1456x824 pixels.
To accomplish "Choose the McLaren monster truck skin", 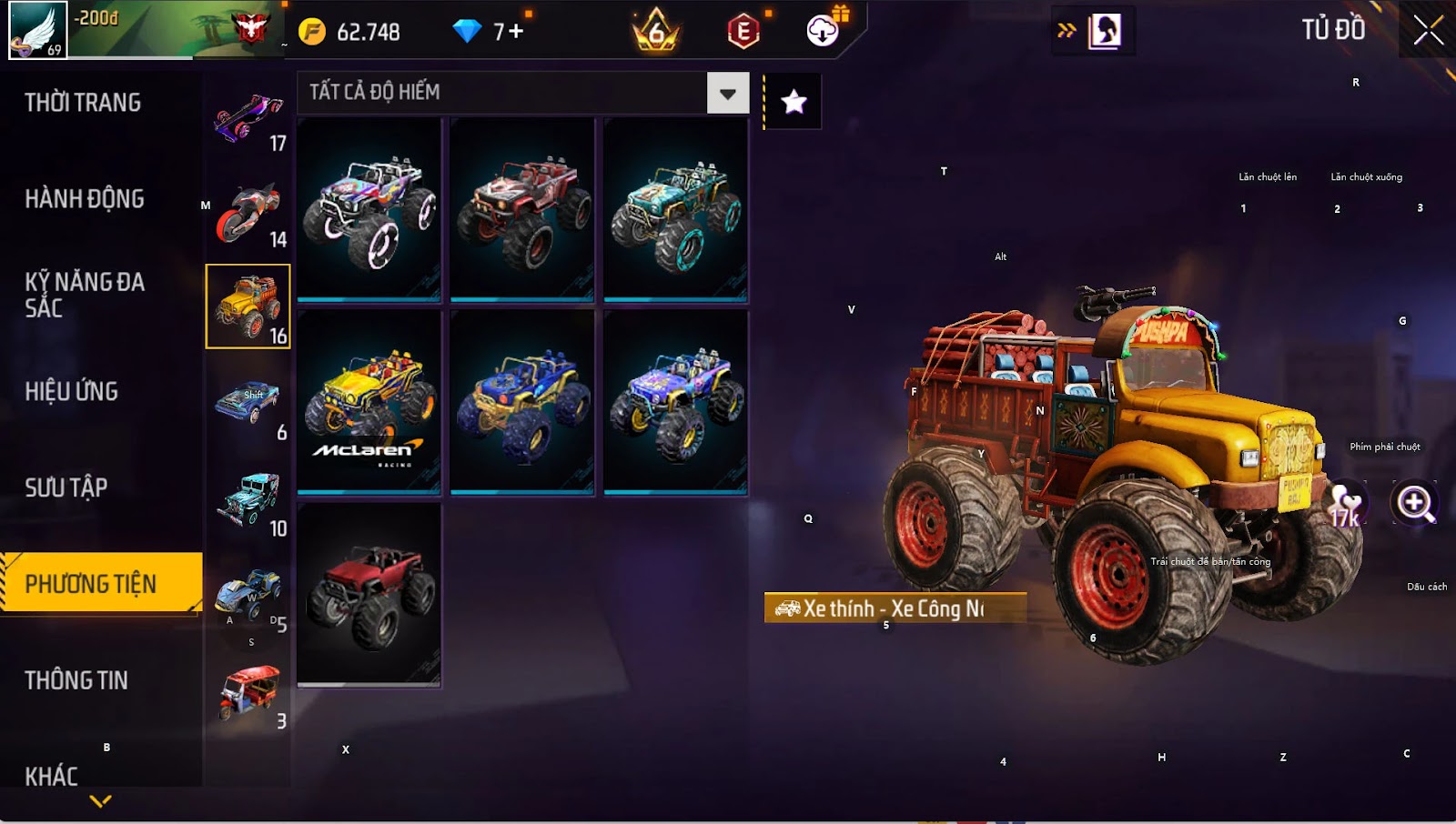I will coord(369,402).
